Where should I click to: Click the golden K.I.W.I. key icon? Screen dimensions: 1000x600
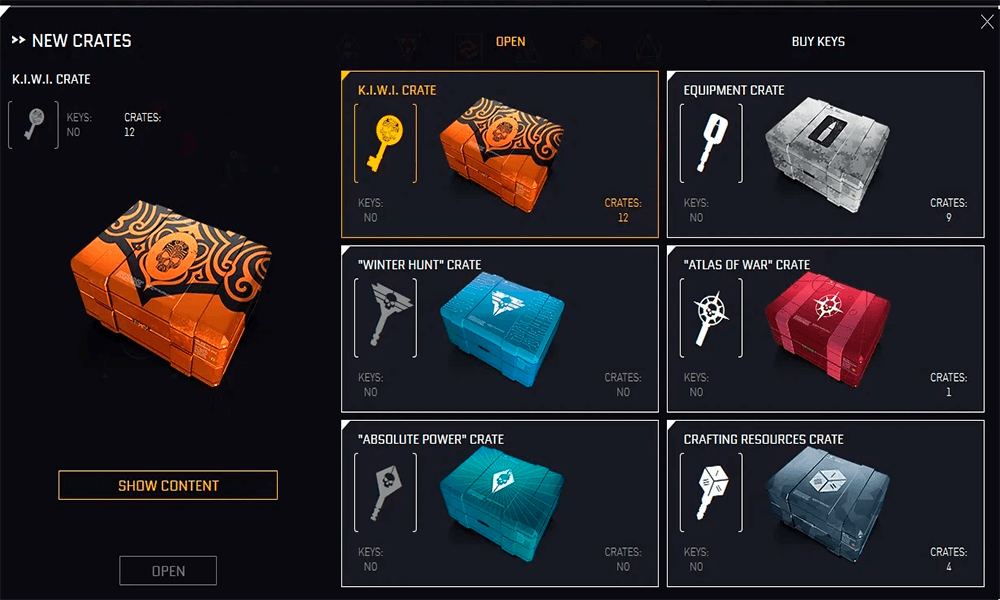pyautogui.click(x=385, y=143)
